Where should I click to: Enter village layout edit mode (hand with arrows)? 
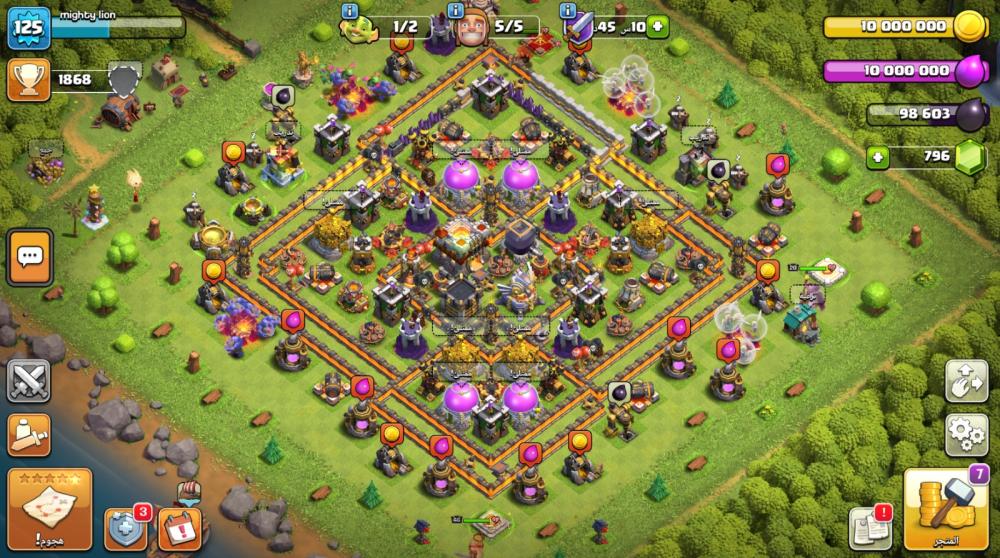[966, 380]
